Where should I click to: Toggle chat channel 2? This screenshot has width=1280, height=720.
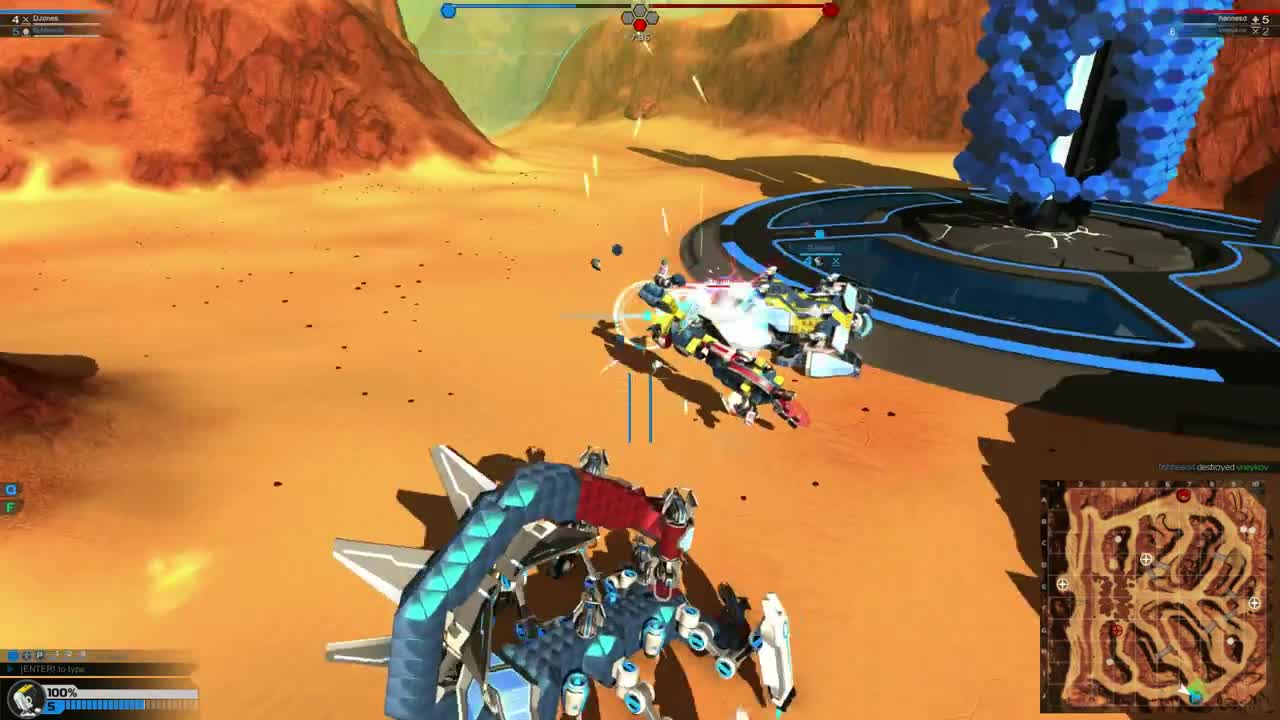(70, 654)
